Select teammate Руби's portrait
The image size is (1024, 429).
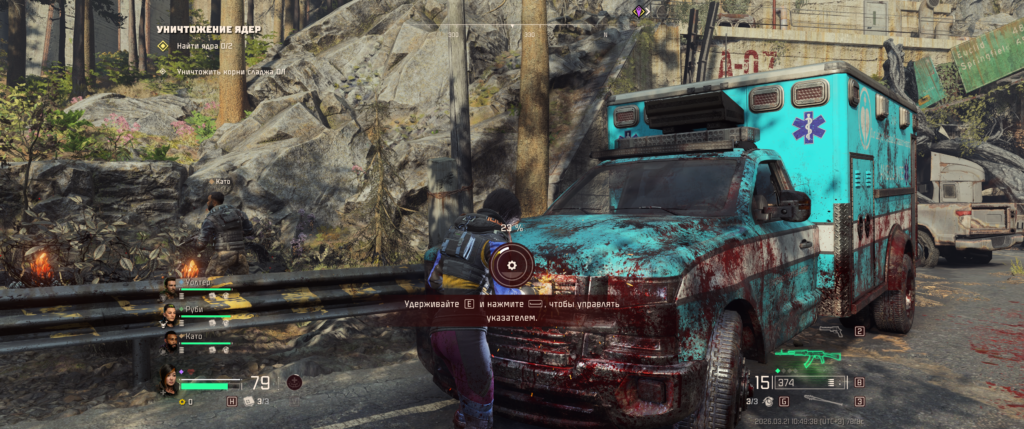click(171, 315)
